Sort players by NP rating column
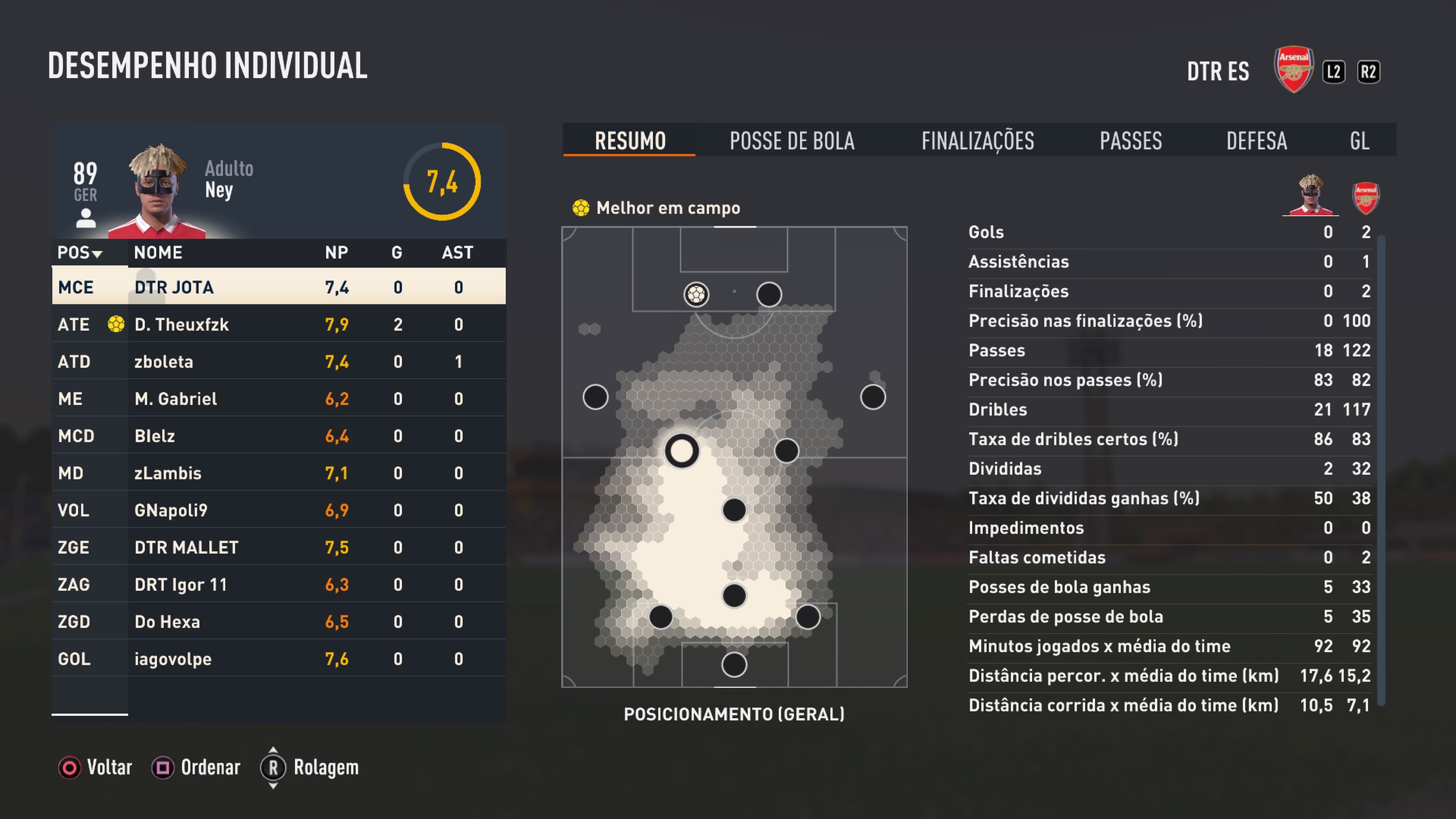 336,253
